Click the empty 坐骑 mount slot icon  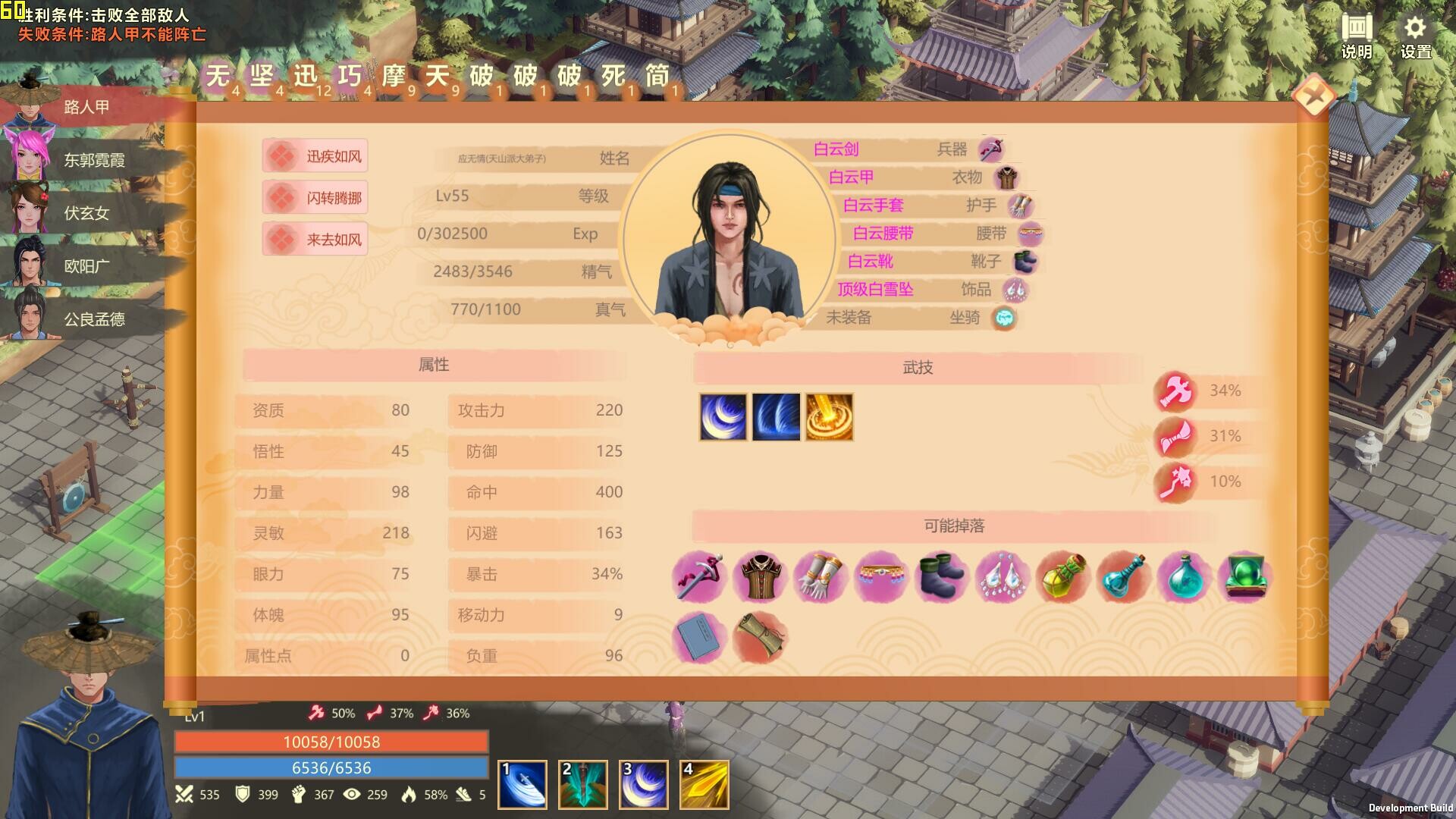[x=1004, y=318]
